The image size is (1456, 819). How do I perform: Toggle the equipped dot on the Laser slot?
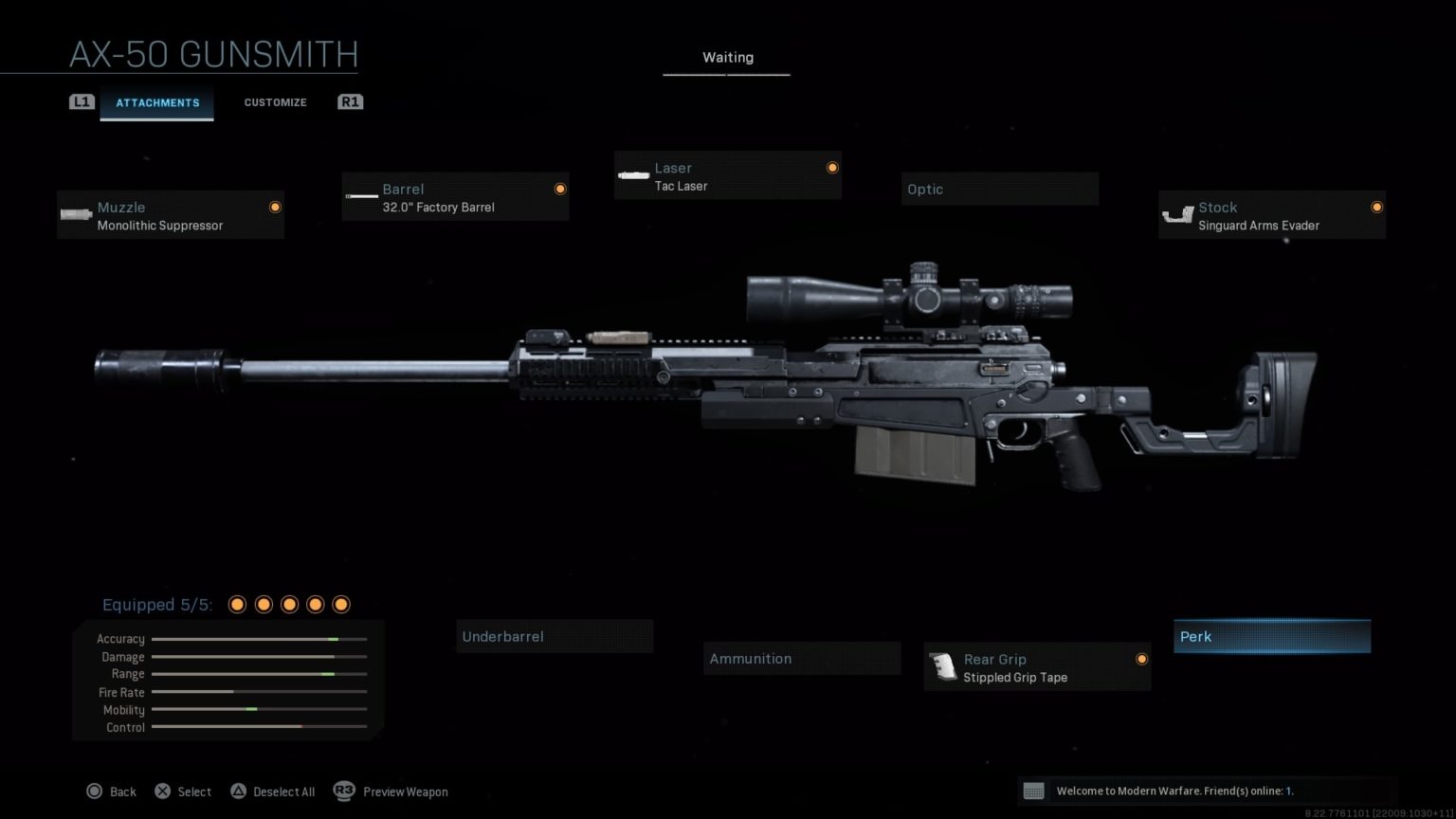pos(832,167)
